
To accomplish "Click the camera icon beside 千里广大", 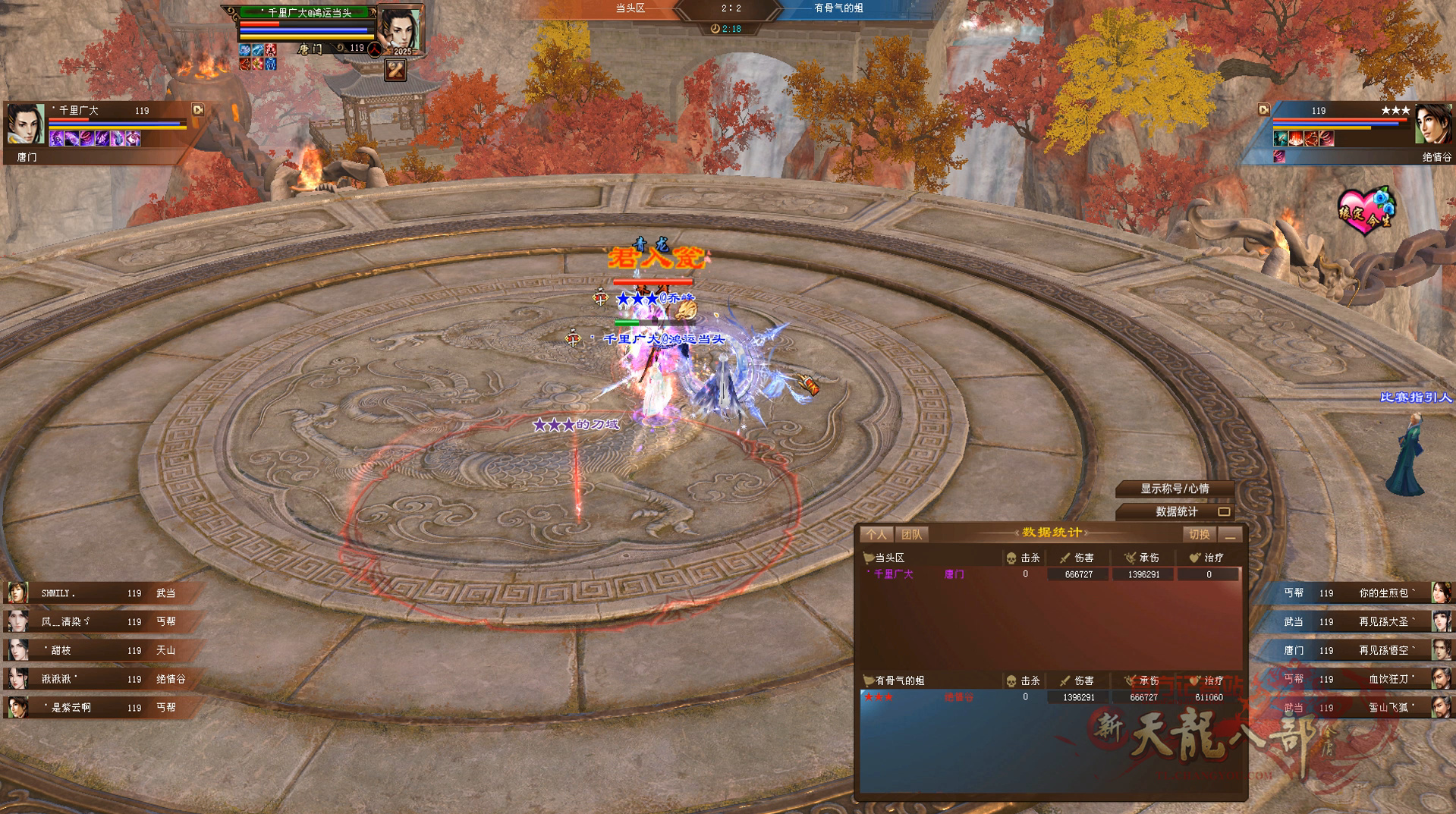I will (198, 110).
